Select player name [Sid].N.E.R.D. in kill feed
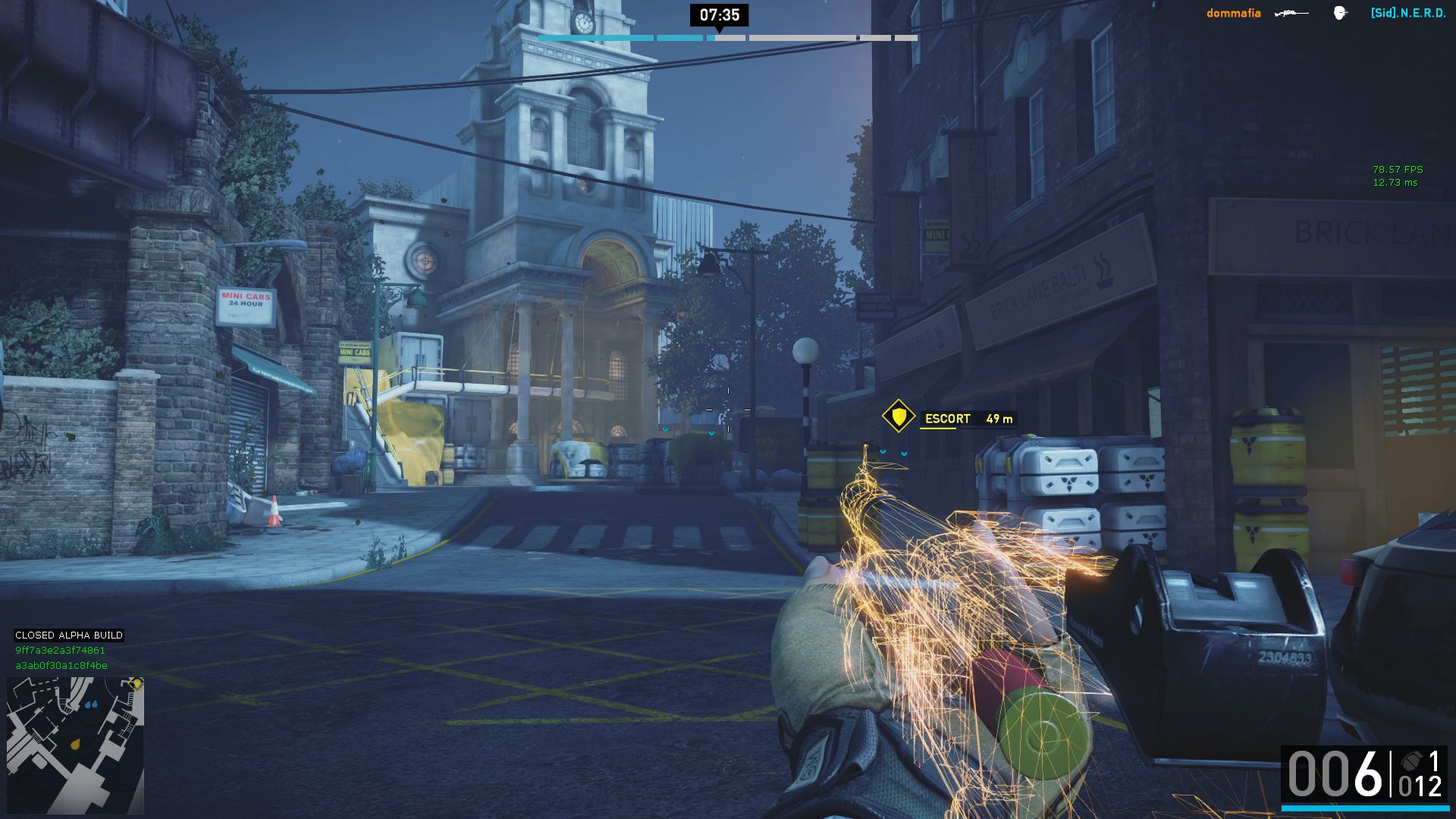This screenshot has height=819, width=1456. point(1408,14)
